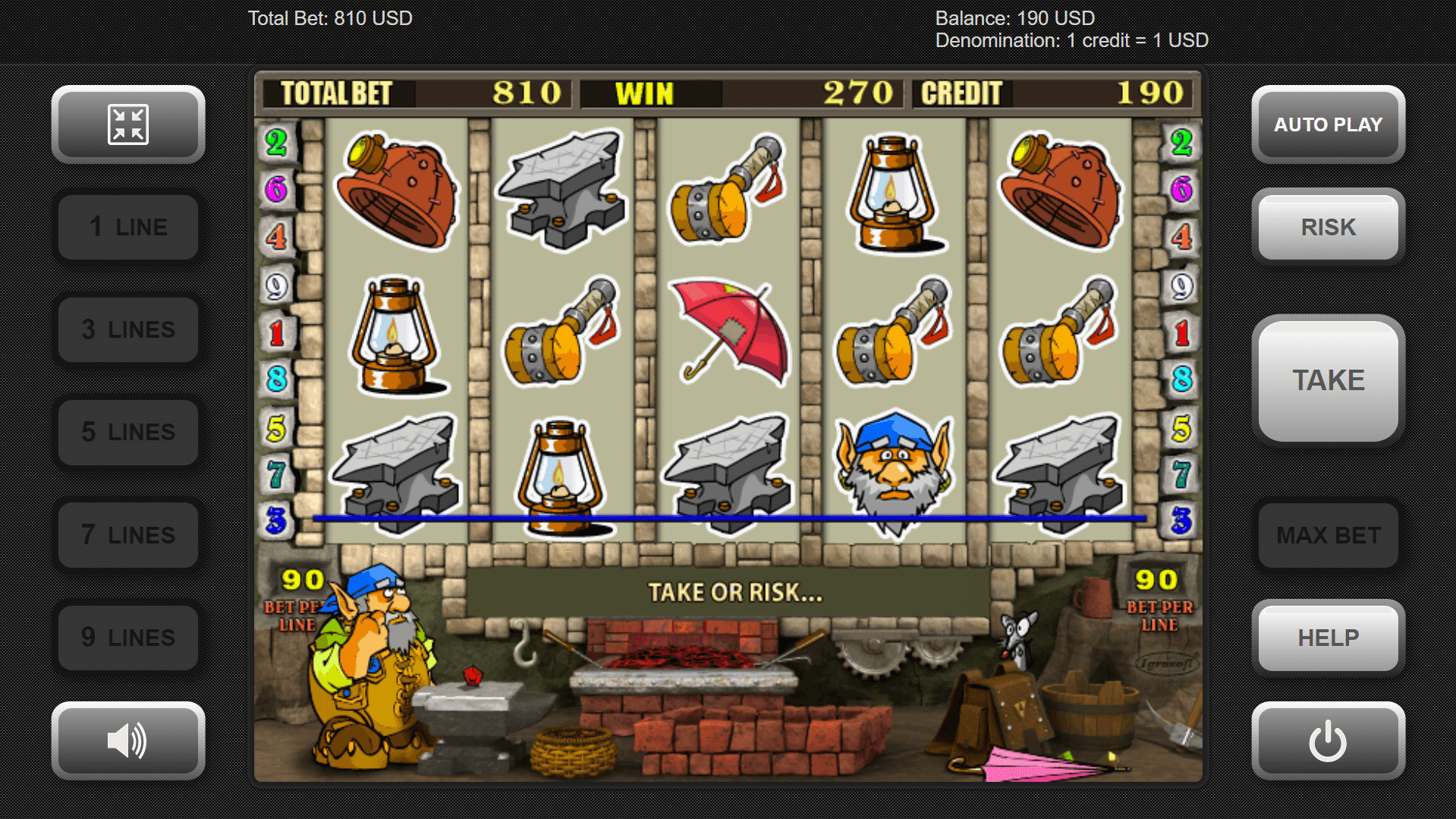Image resolution: width=1456 pixels, height=819 pixels.
Task: Toggle fullscreen with the shrink icon button
Action: [128, 124]
